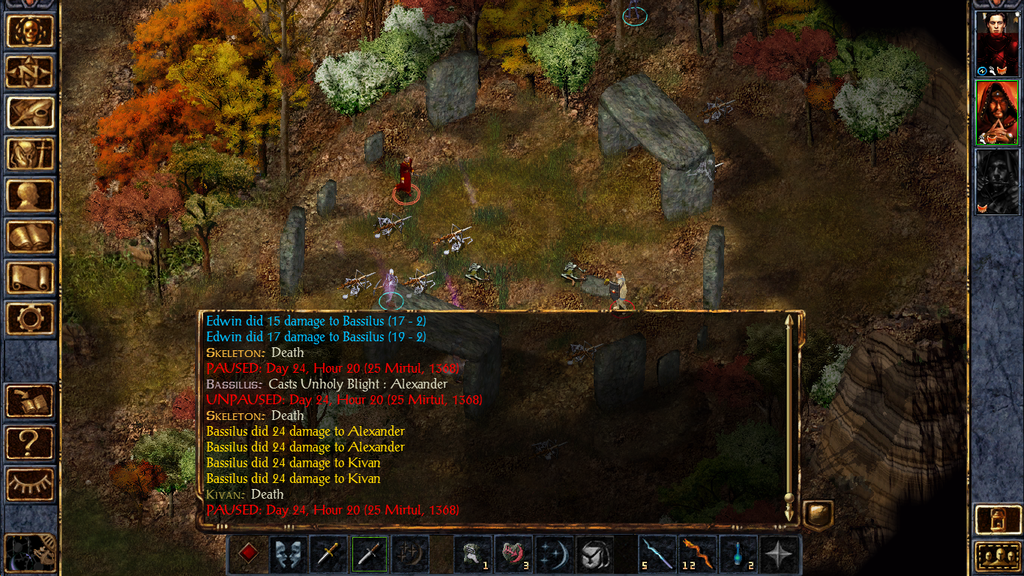Open special abilities four-point star button
Image resolution: width=1024 pixels, height=576 pixels.
[779, 554]
